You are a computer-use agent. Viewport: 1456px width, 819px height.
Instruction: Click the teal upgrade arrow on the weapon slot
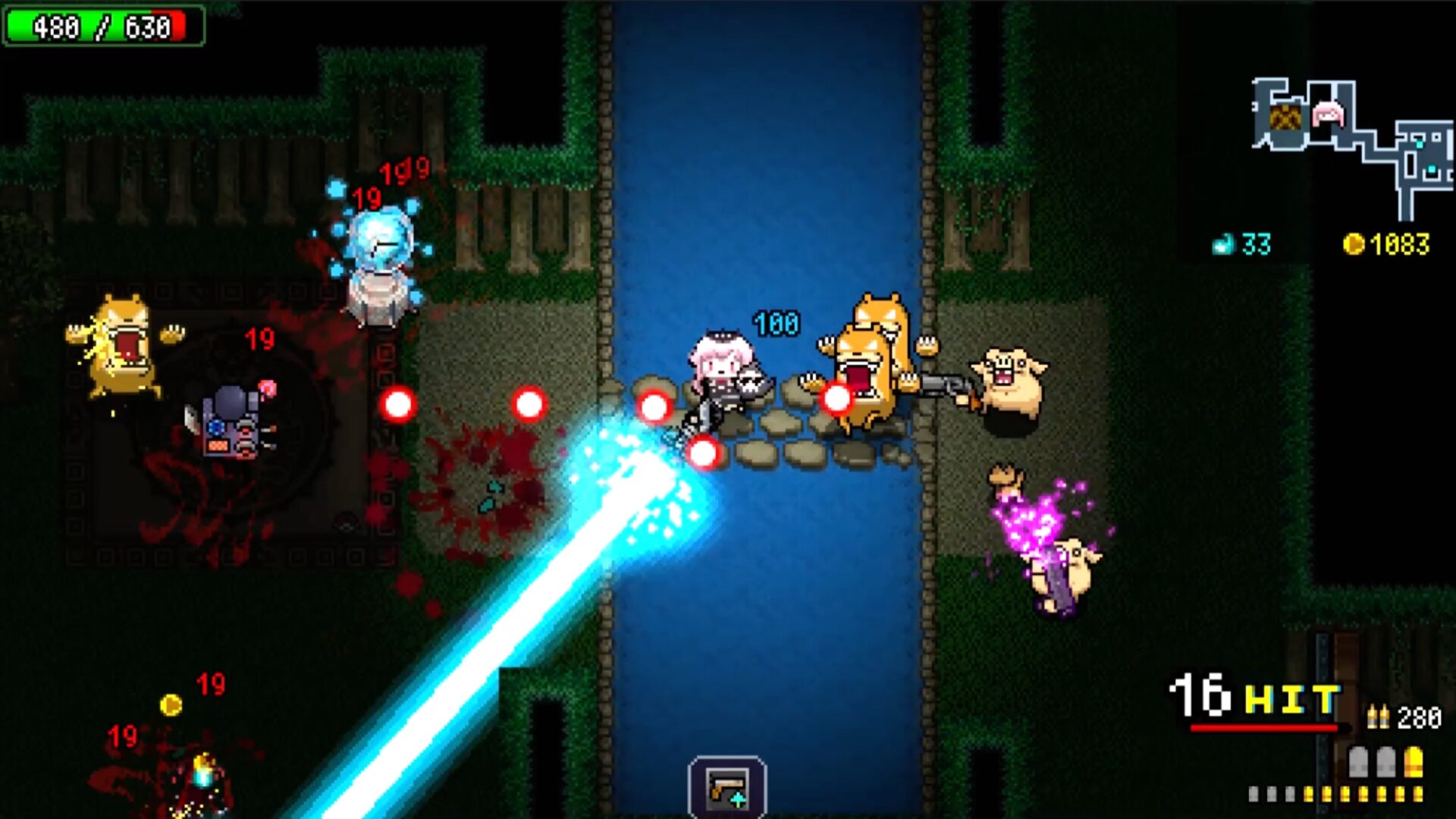pos(738,799)
